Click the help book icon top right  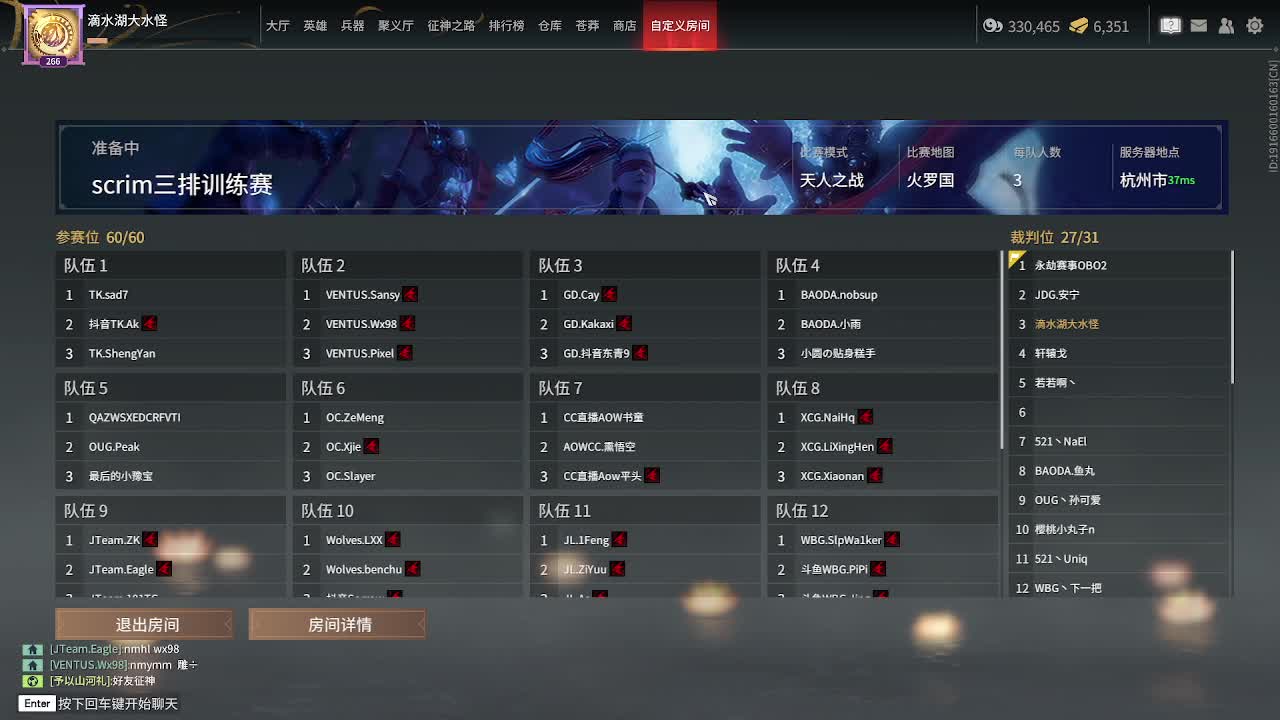point(1170,25)
